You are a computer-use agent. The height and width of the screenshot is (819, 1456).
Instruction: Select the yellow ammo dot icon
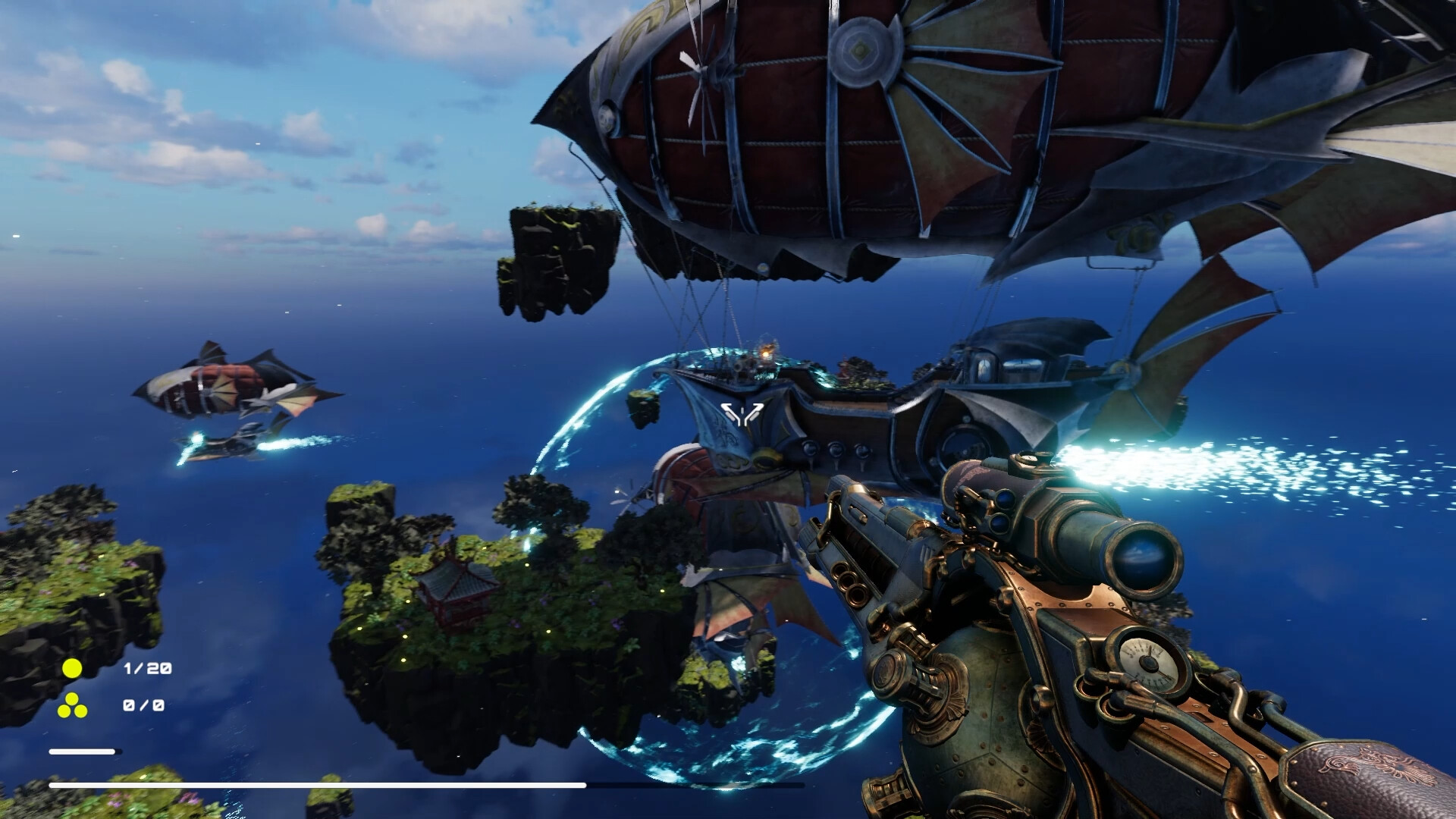pyautogui.click(x=72, y=667)
